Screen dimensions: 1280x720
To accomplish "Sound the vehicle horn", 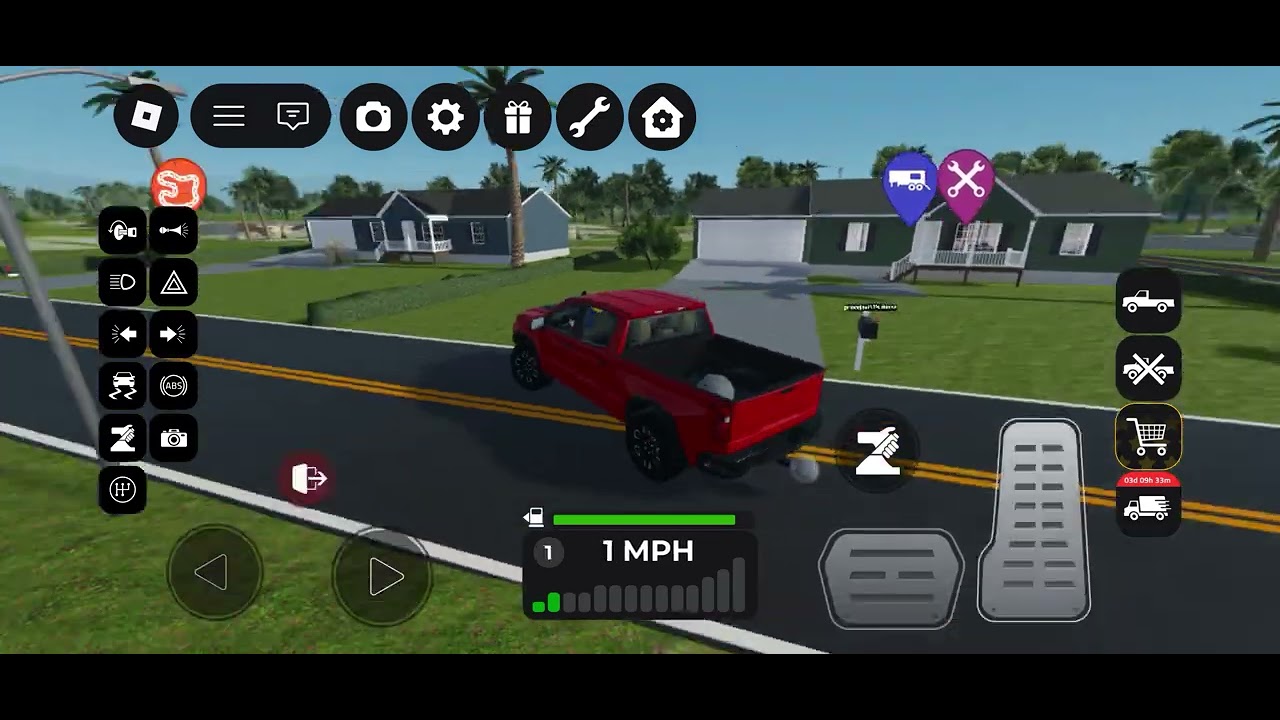I will [173, 232].
